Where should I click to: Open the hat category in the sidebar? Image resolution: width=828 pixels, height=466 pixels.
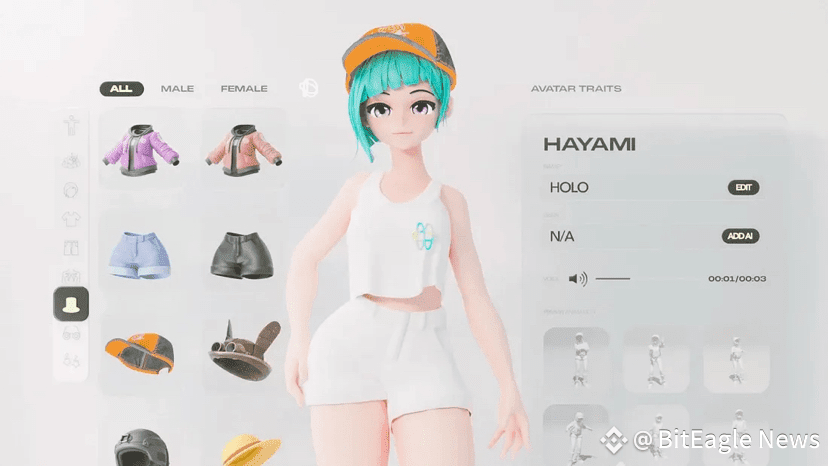pos(71,304)
